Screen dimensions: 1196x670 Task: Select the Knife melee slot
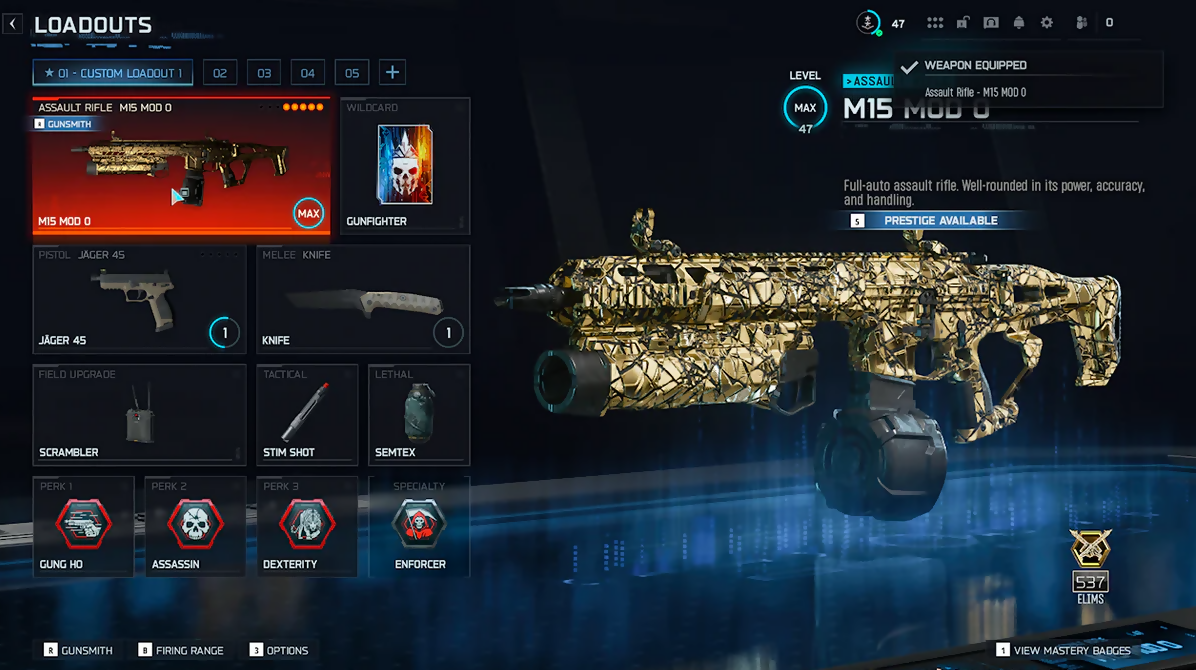(363, 299)
